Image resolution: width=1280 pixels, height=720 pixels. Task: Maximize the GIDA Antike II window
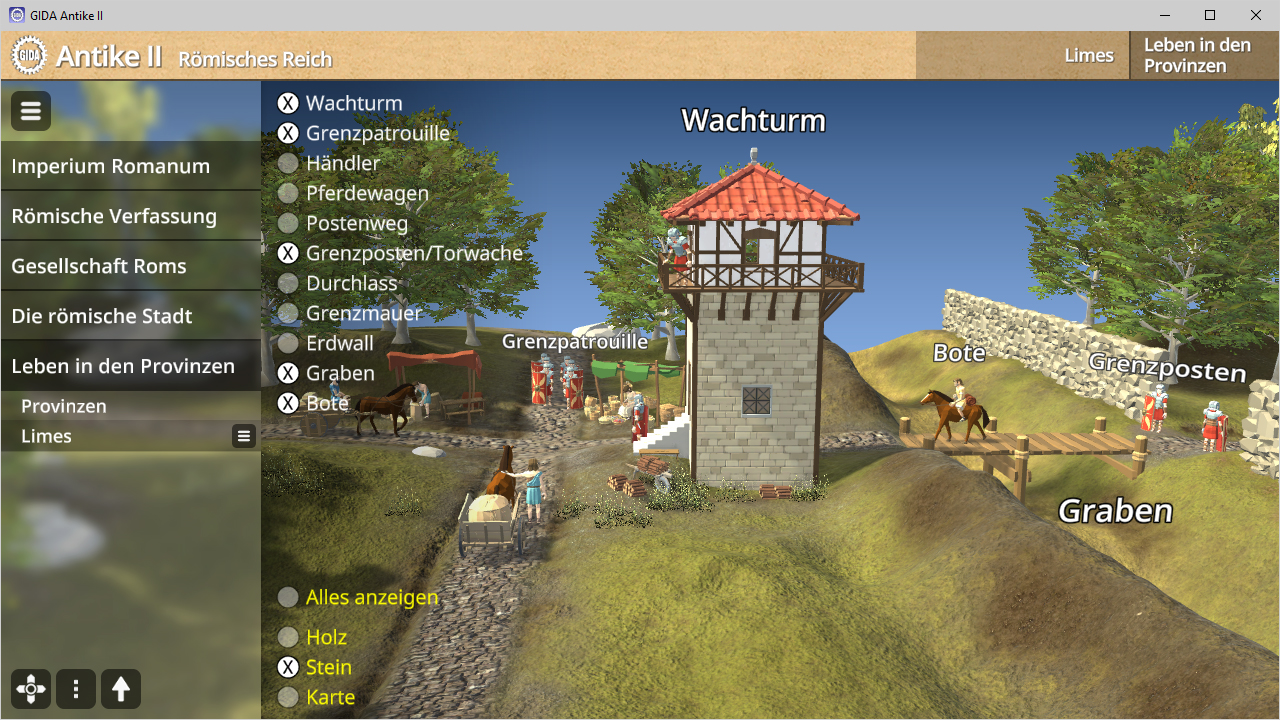click(1210, 15)
